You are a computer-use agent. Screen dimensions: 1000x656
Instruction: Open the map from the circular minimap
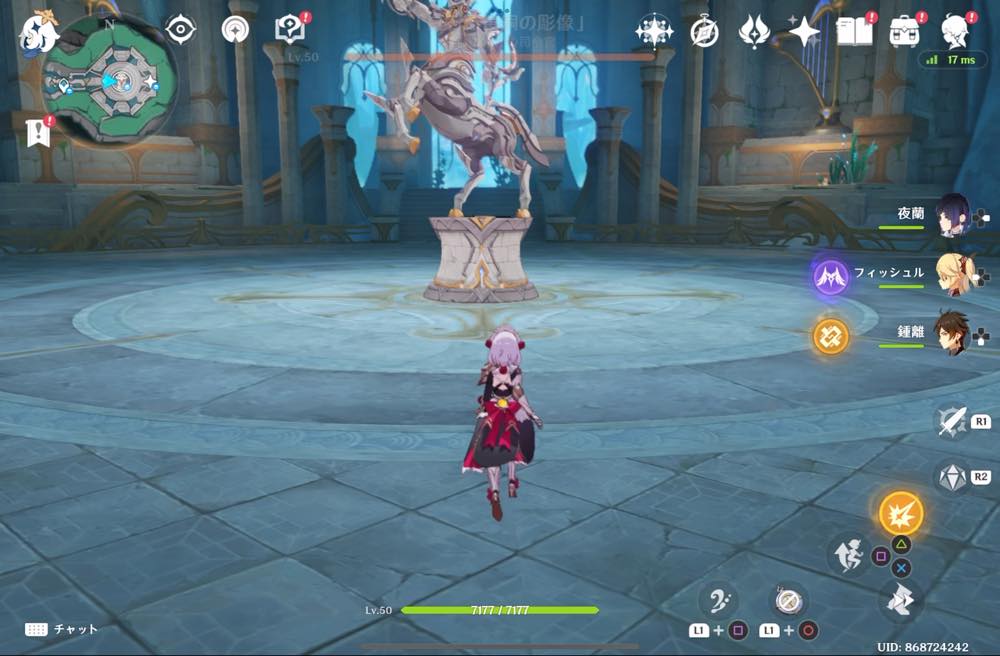click(x=110, y=82)
